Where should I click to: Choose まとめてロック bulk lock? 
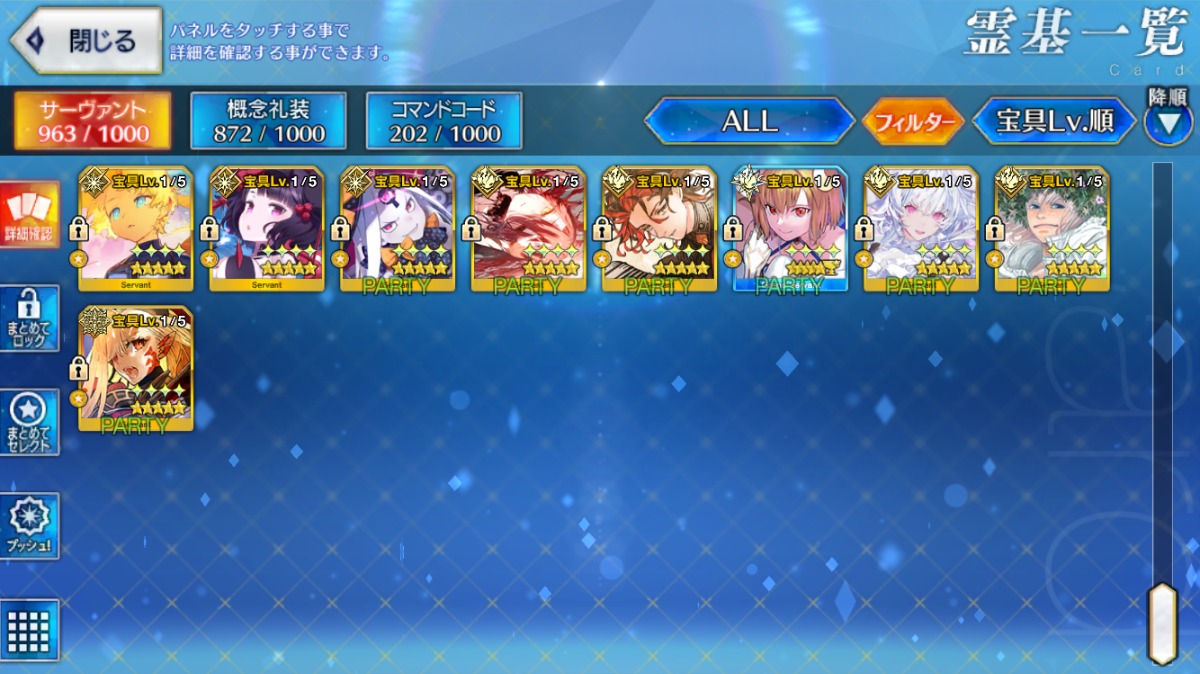(x=30, y=318)
